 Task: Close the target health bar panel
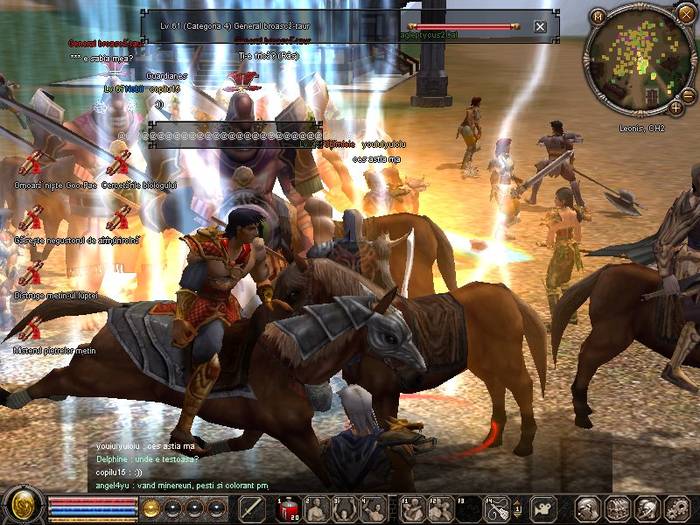(x=541, y=26)
